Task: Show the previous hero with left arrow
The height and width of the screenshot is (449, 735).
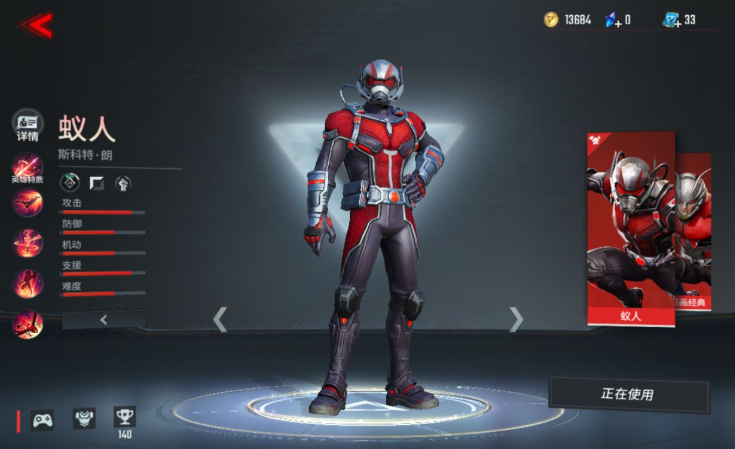Action: pos(221,319)
